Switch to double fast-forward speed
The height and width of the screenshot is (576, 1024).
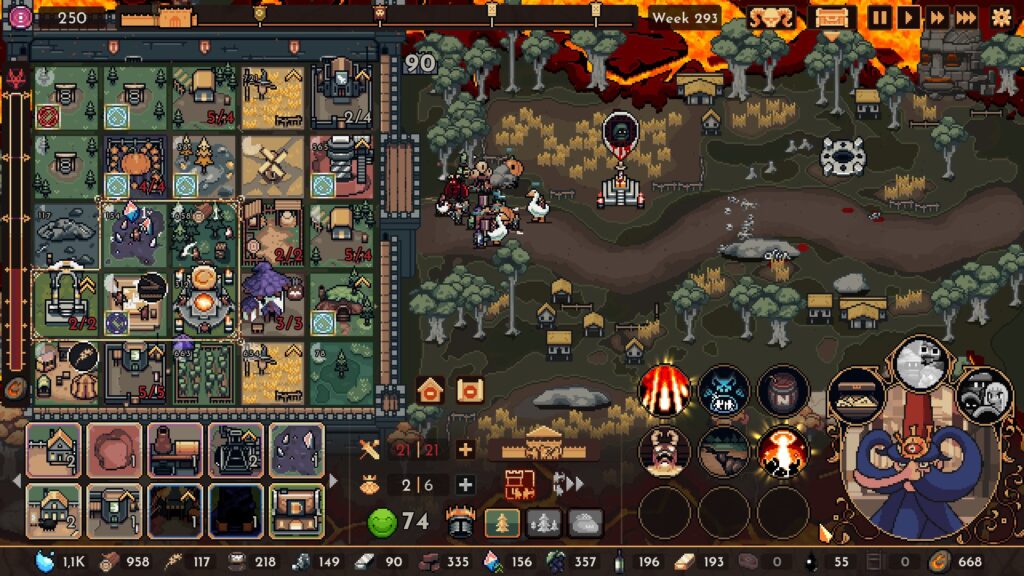[x=937, y=17]
